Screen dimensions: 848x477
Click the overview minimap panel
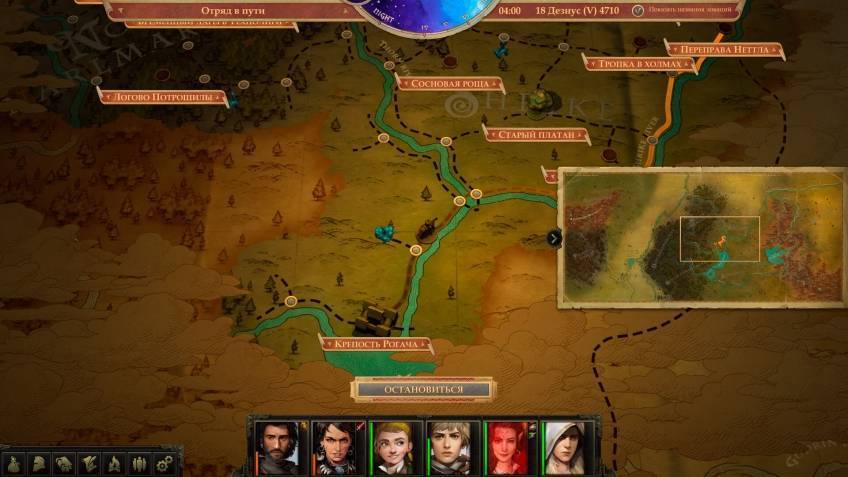[702, 237]
